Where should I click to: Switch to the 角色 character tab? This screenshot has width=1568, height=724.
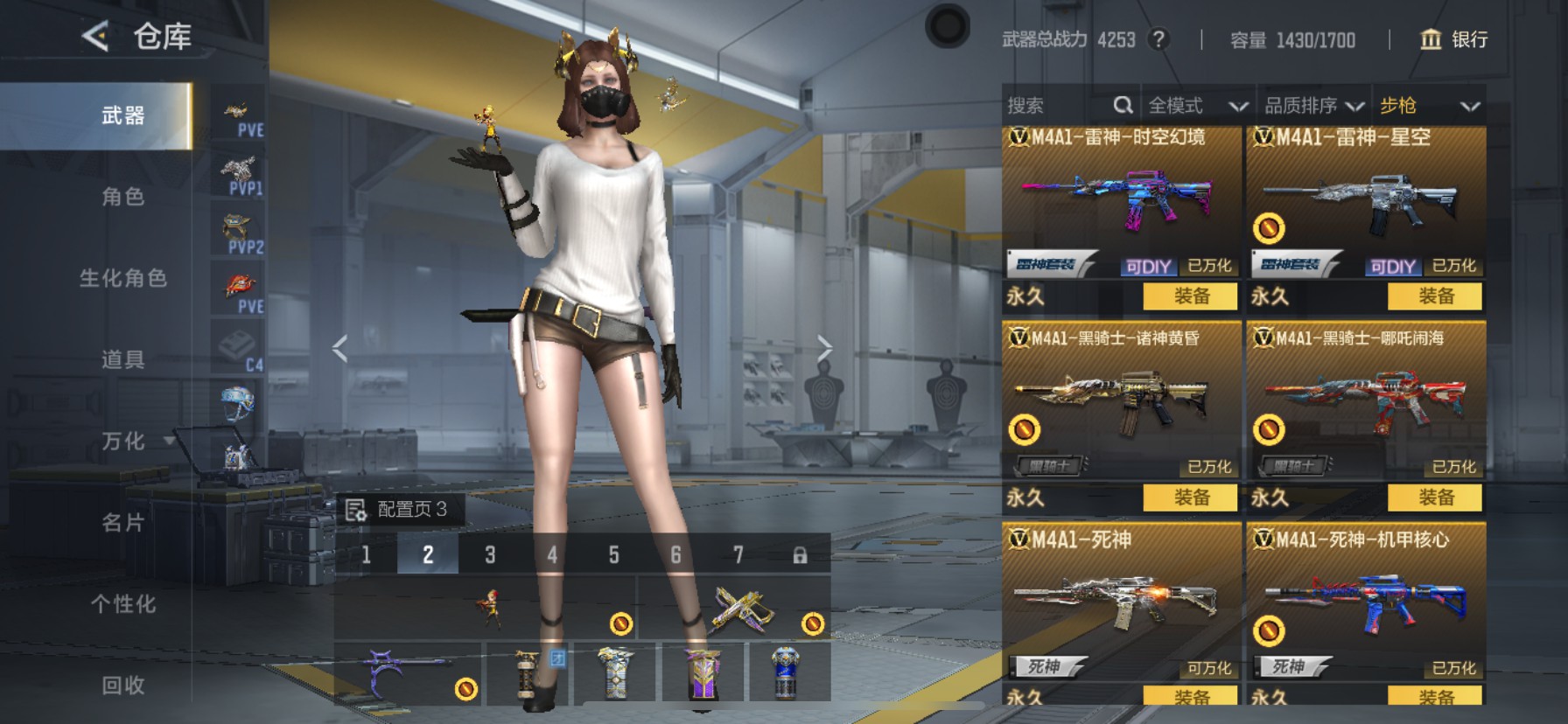122,197
